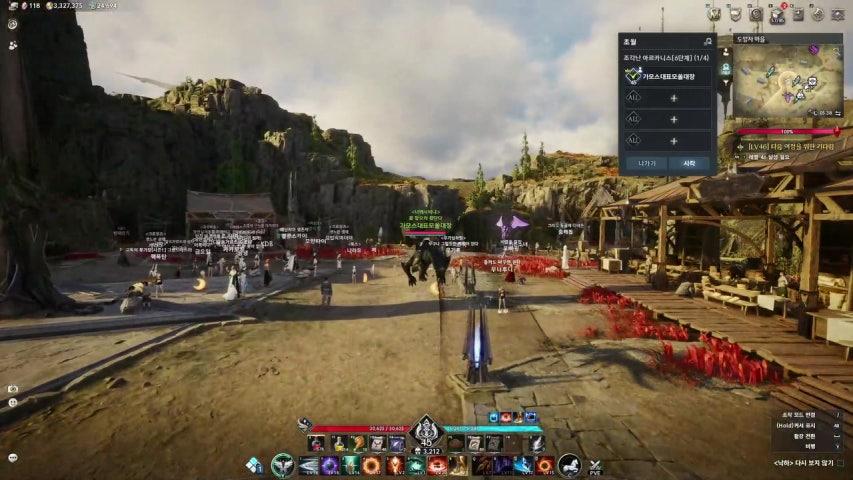Click the 시작 (Start) button in party panel
The height and width of the screenshot is (480, 853).
click(689, 163)
